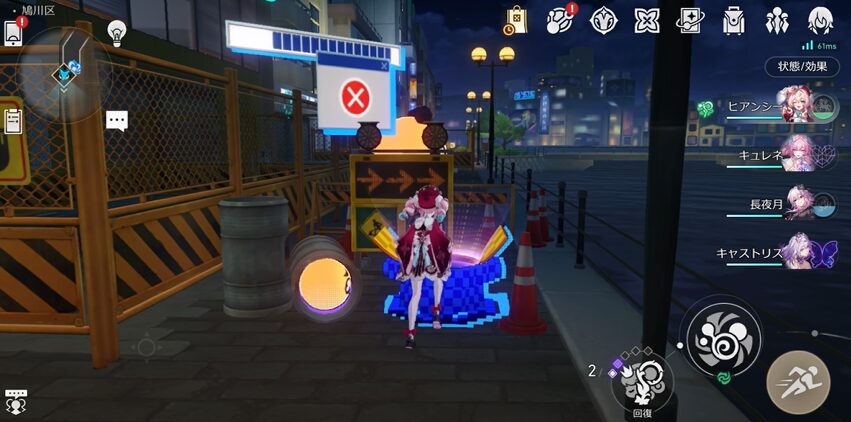The image size is (851, 422).
Task: Open the three-figure team icon
Action: [x=778, y=20]
